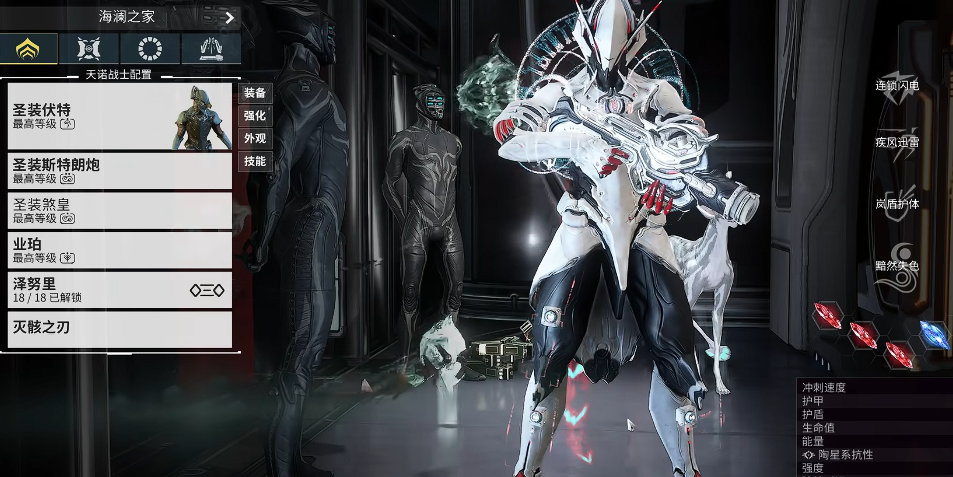The width and height of the screenshot is (953, 477).
Task: Open the archwing-style second icon tab
Action: click(x=89, y=49)
